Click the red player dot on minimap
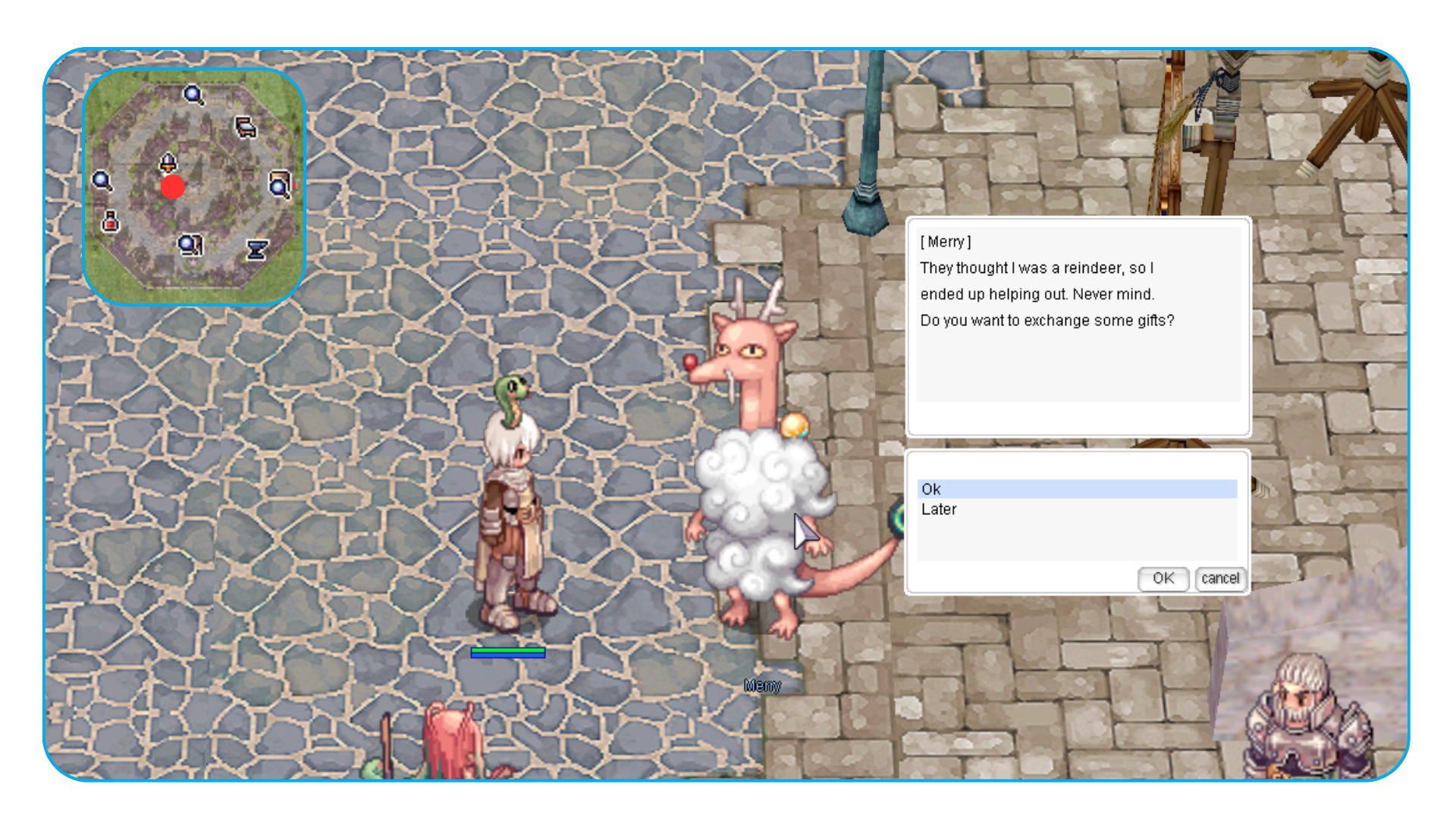 (173, 187)
